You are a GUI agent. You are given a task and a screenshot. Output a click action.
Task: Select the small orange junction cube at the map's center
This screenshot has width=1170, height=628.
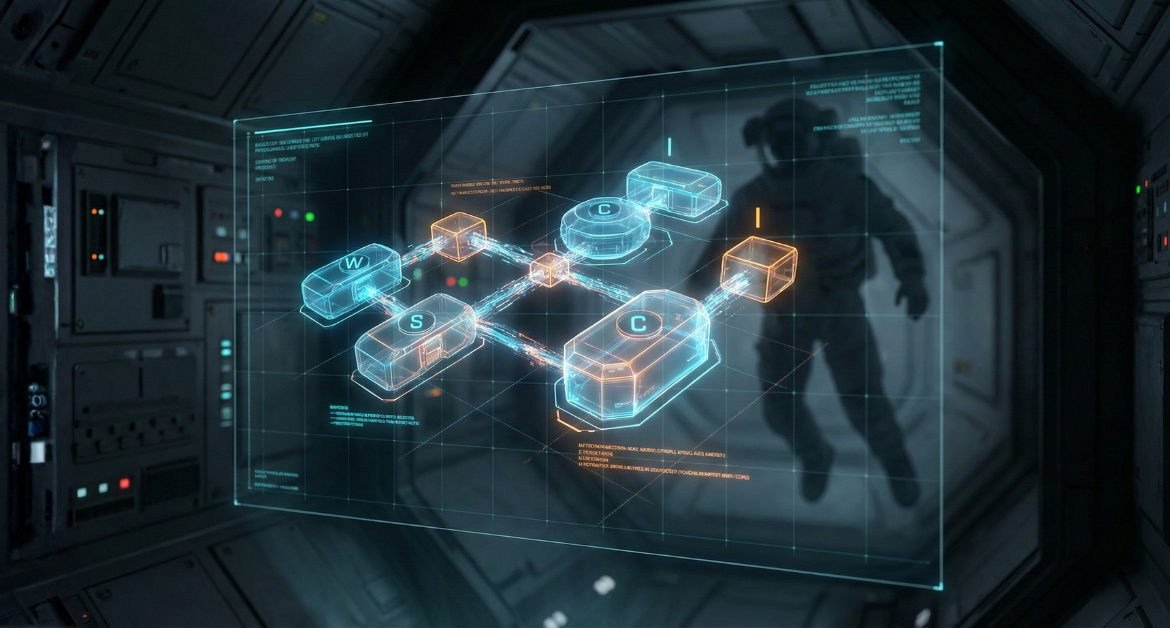(x=548, y=269)
